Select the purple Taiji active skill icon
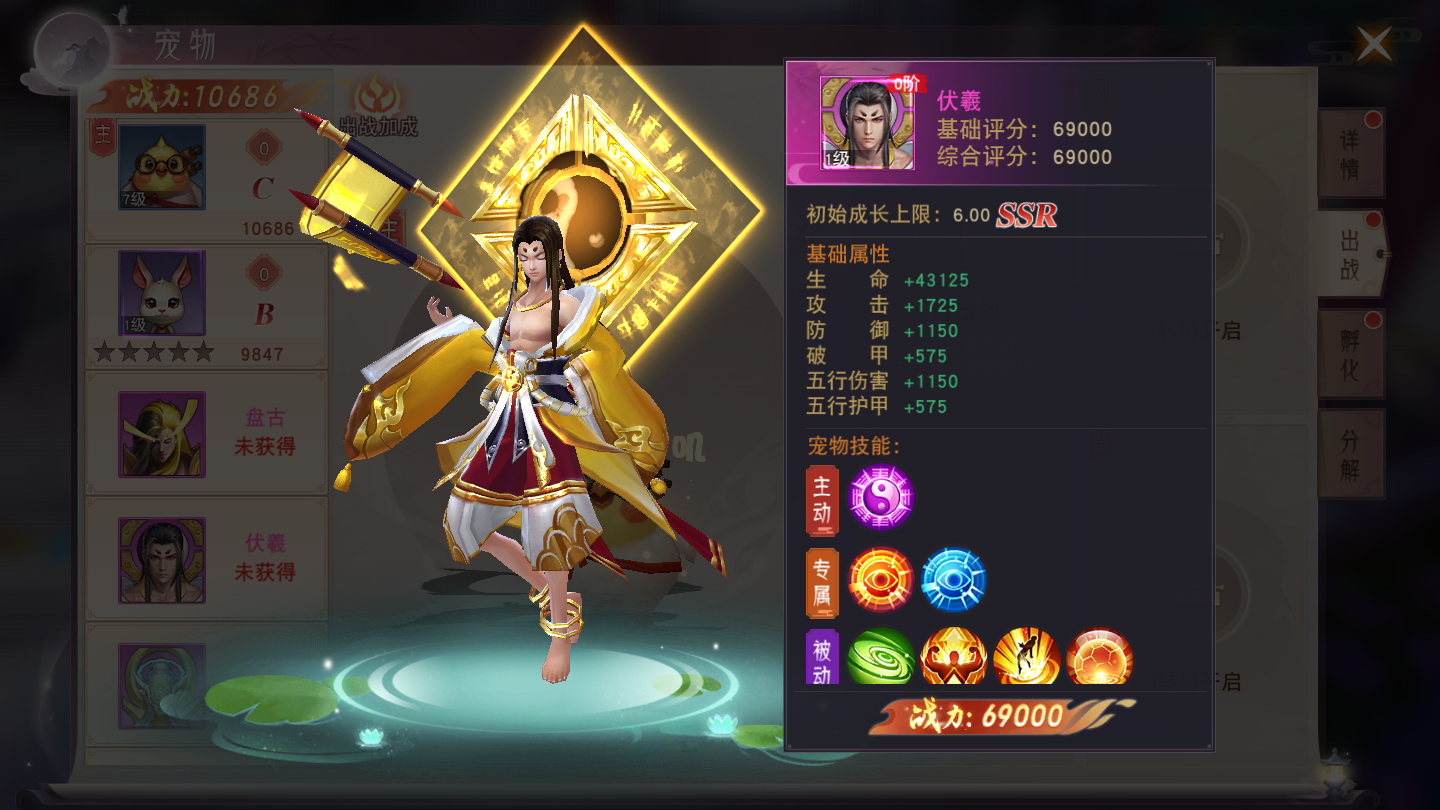The image size is (1440, 810). click(880, 499)
